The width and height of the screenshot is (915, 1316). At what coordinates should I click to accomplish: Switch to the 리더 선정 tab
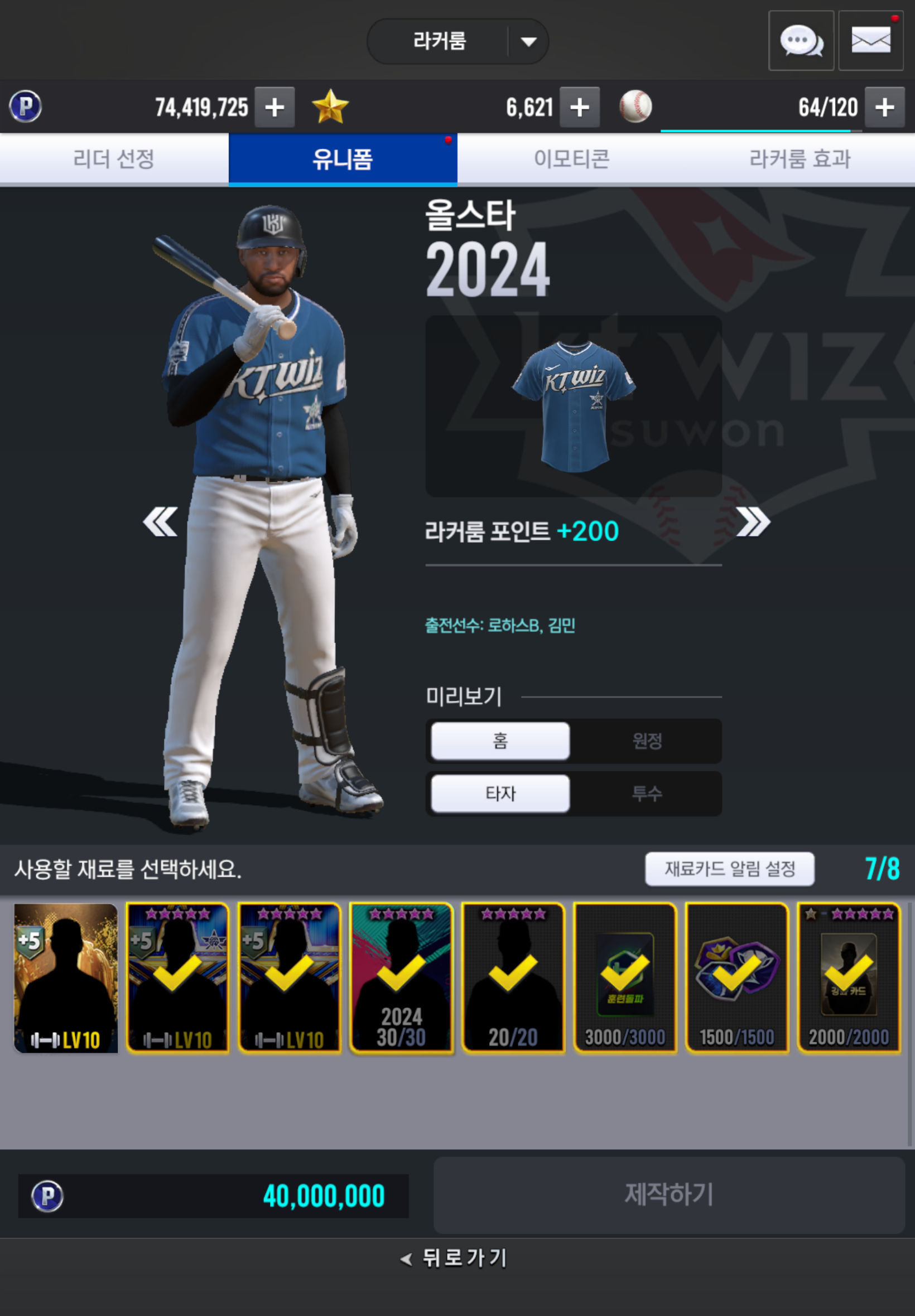(114, 159)
